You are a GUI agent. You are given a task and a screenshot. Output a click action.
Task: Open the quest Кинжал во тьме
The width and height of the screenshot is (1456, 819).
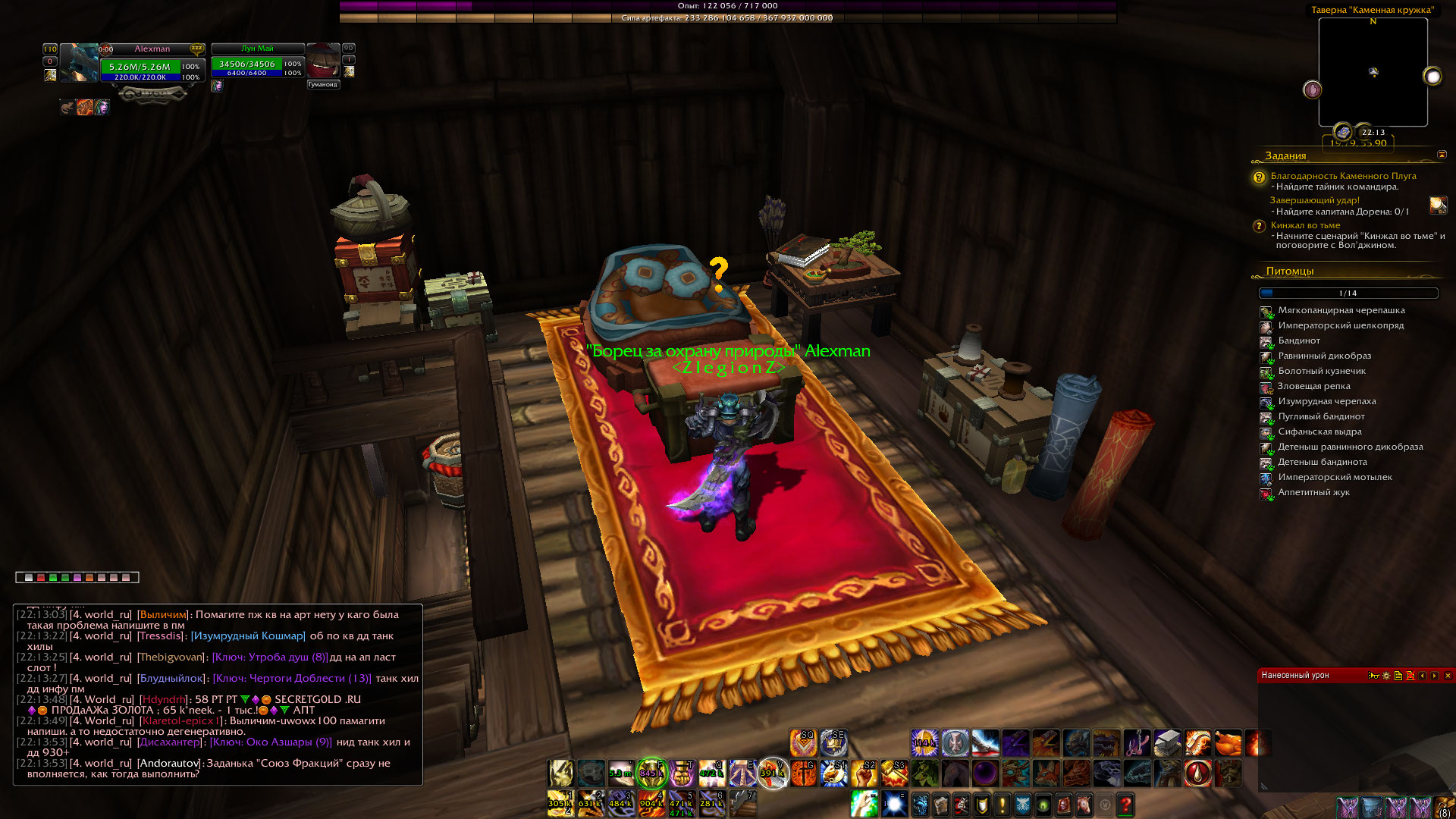point(1305,225)
